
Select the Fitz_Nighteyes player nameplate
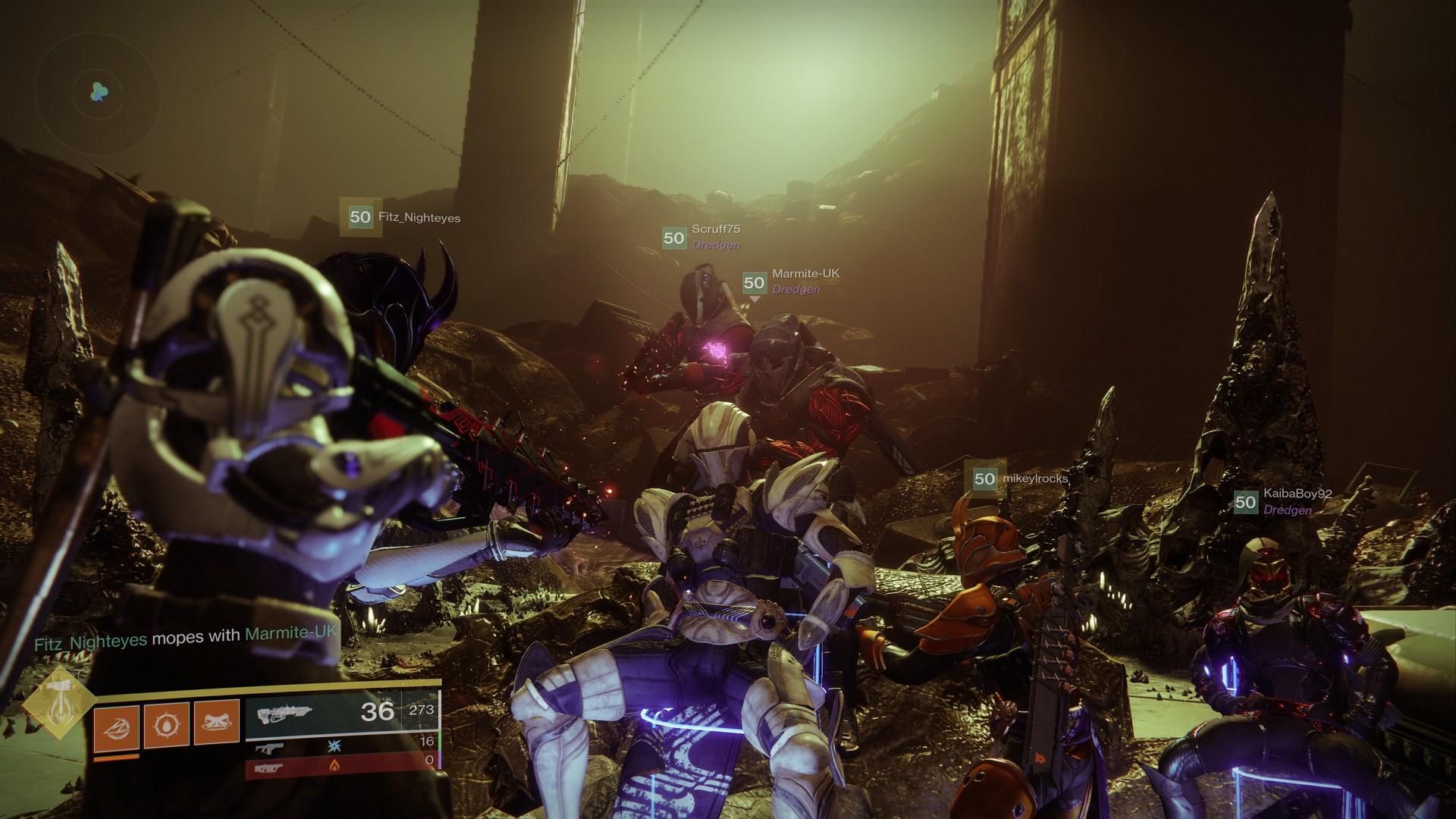400,218
